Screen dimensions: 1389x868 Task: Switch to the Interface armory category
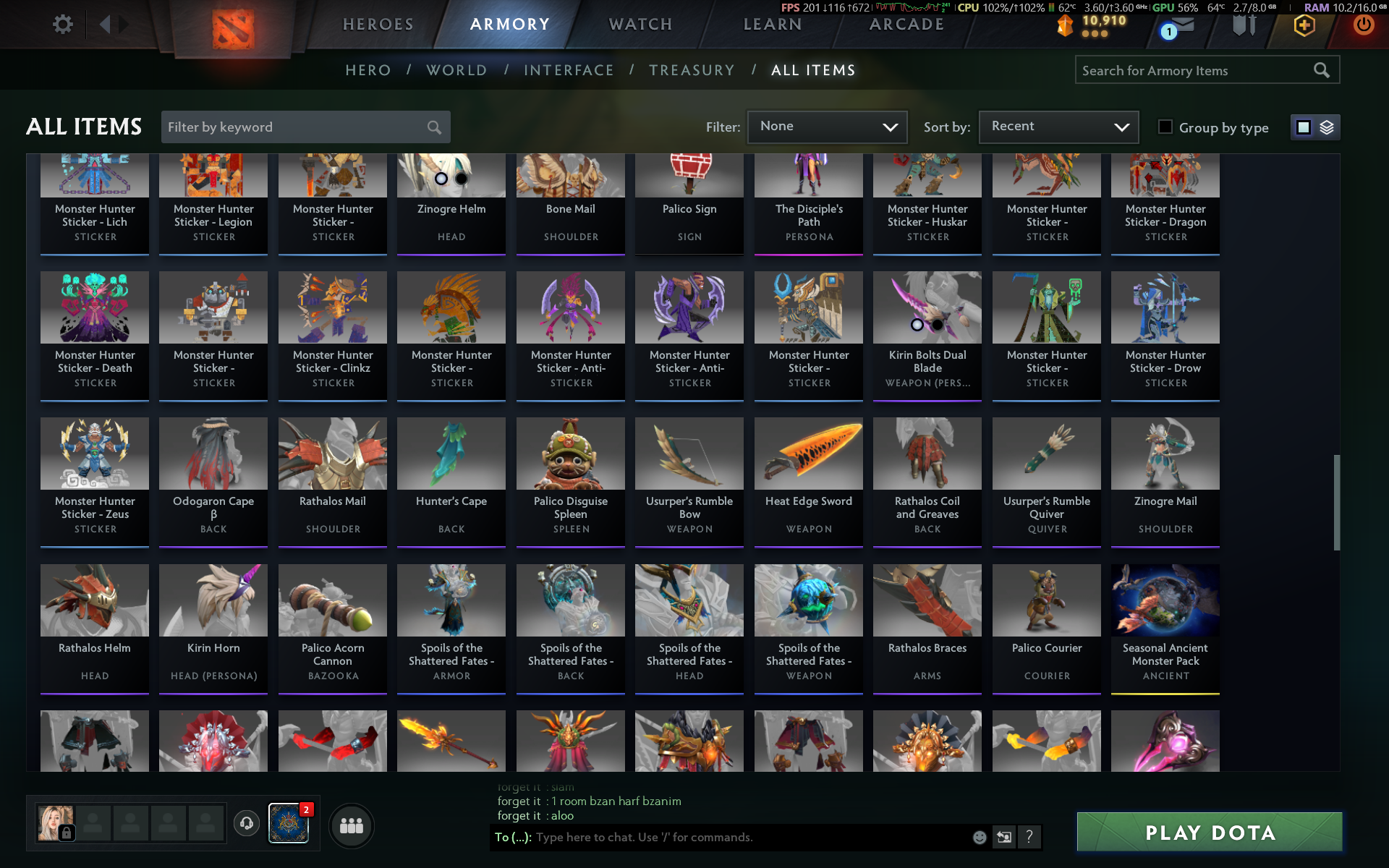tap(569, 70)
